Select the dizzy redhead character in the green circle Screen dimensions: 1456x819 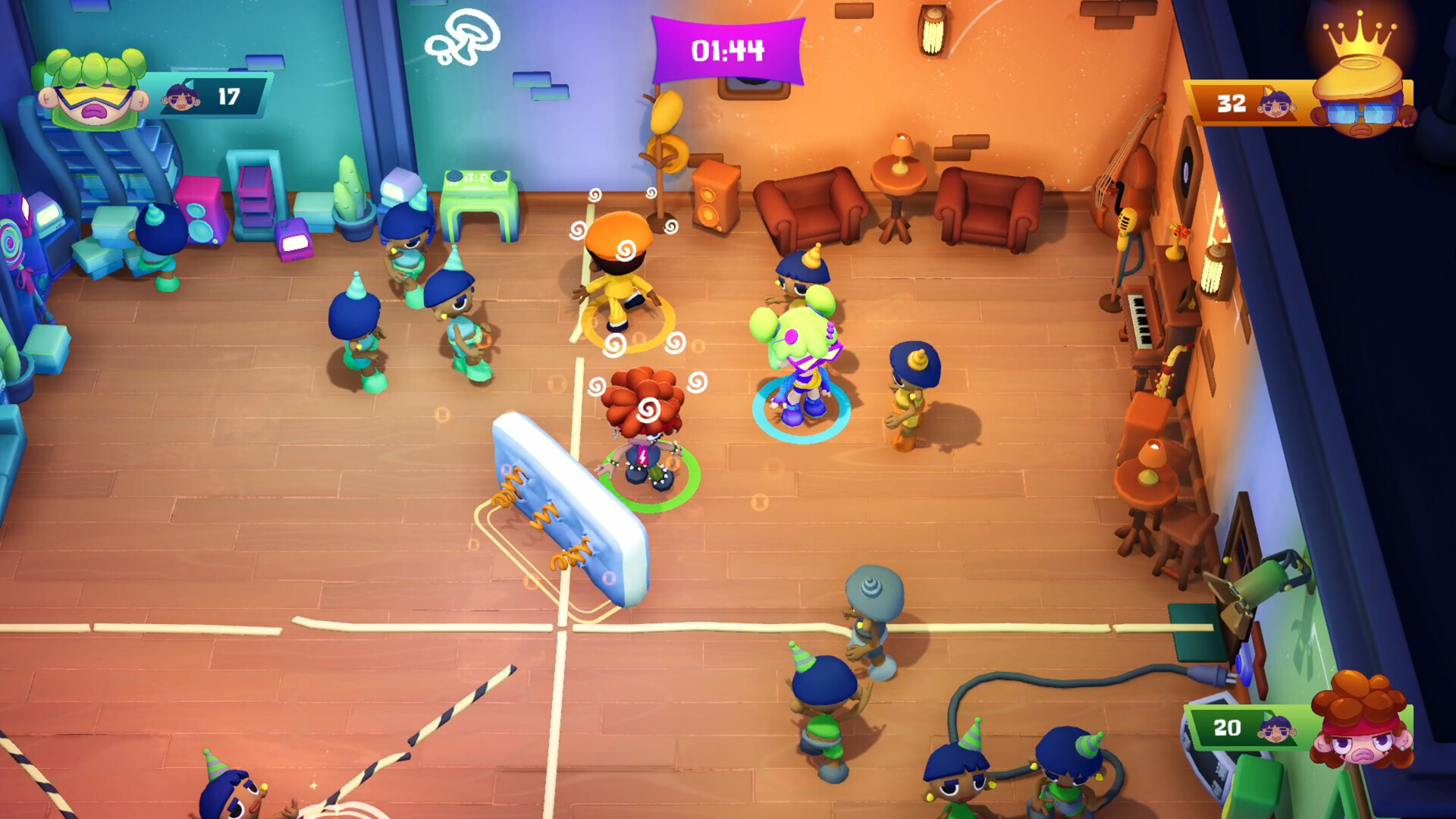645,432
